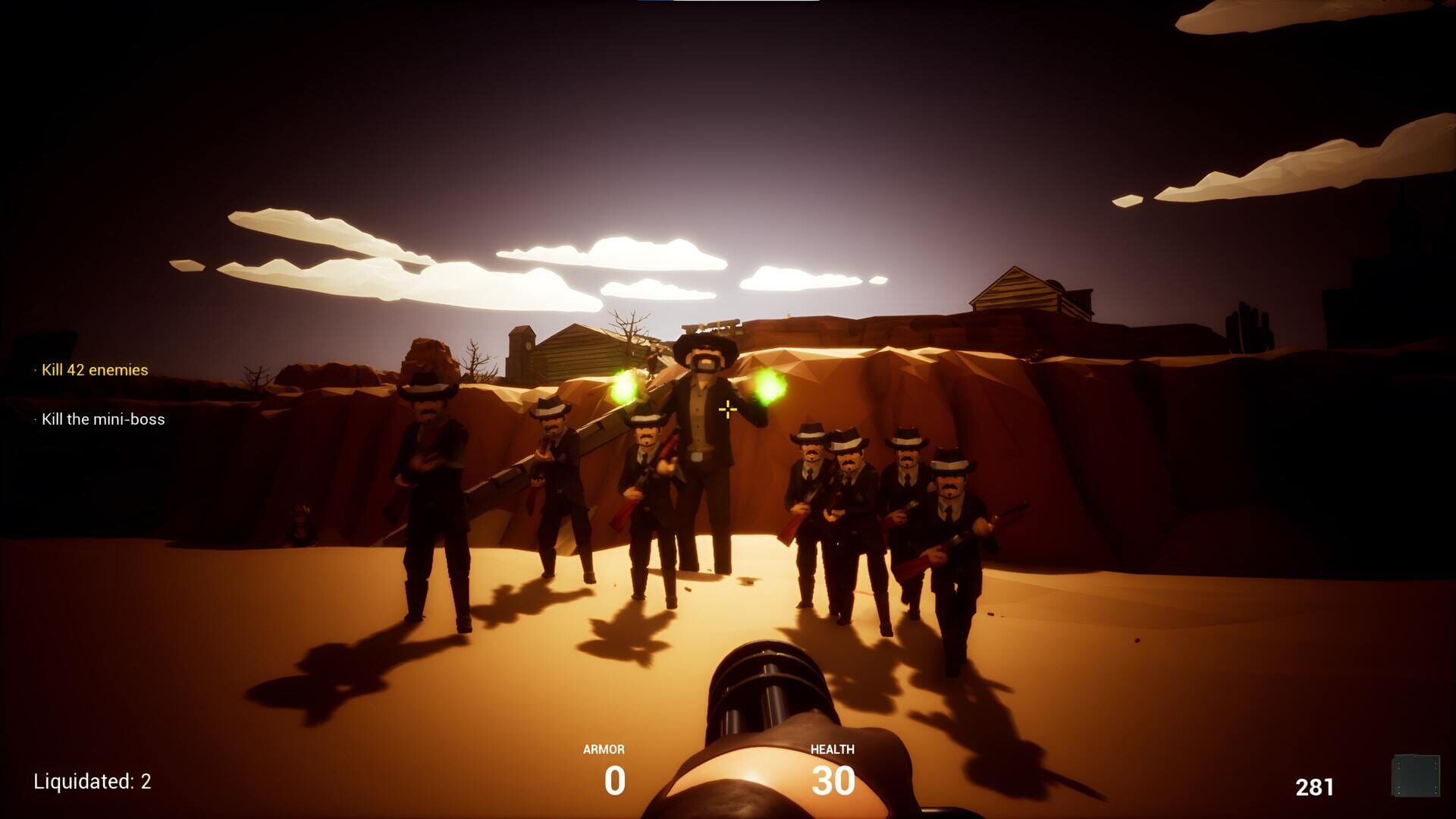Image resolution: width=1456 pixels, height=819 pixels.
Task: Click the 'Kill the mini-boss' objective text
Action: tap(105, 419)
